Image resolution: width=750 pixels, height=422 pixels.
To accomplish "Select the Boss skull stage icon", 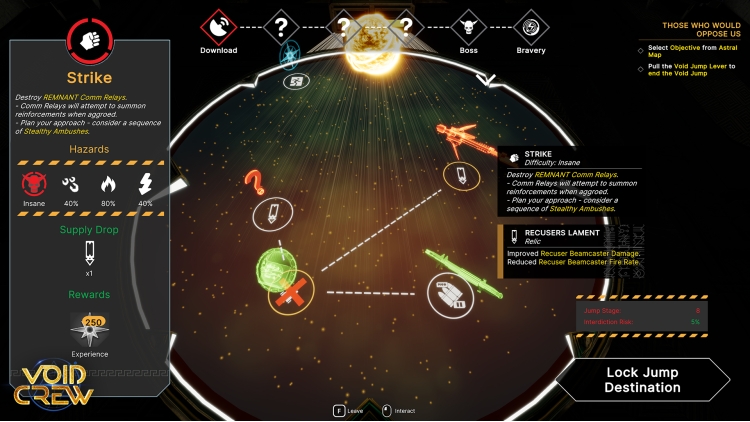I will (469, 27).
